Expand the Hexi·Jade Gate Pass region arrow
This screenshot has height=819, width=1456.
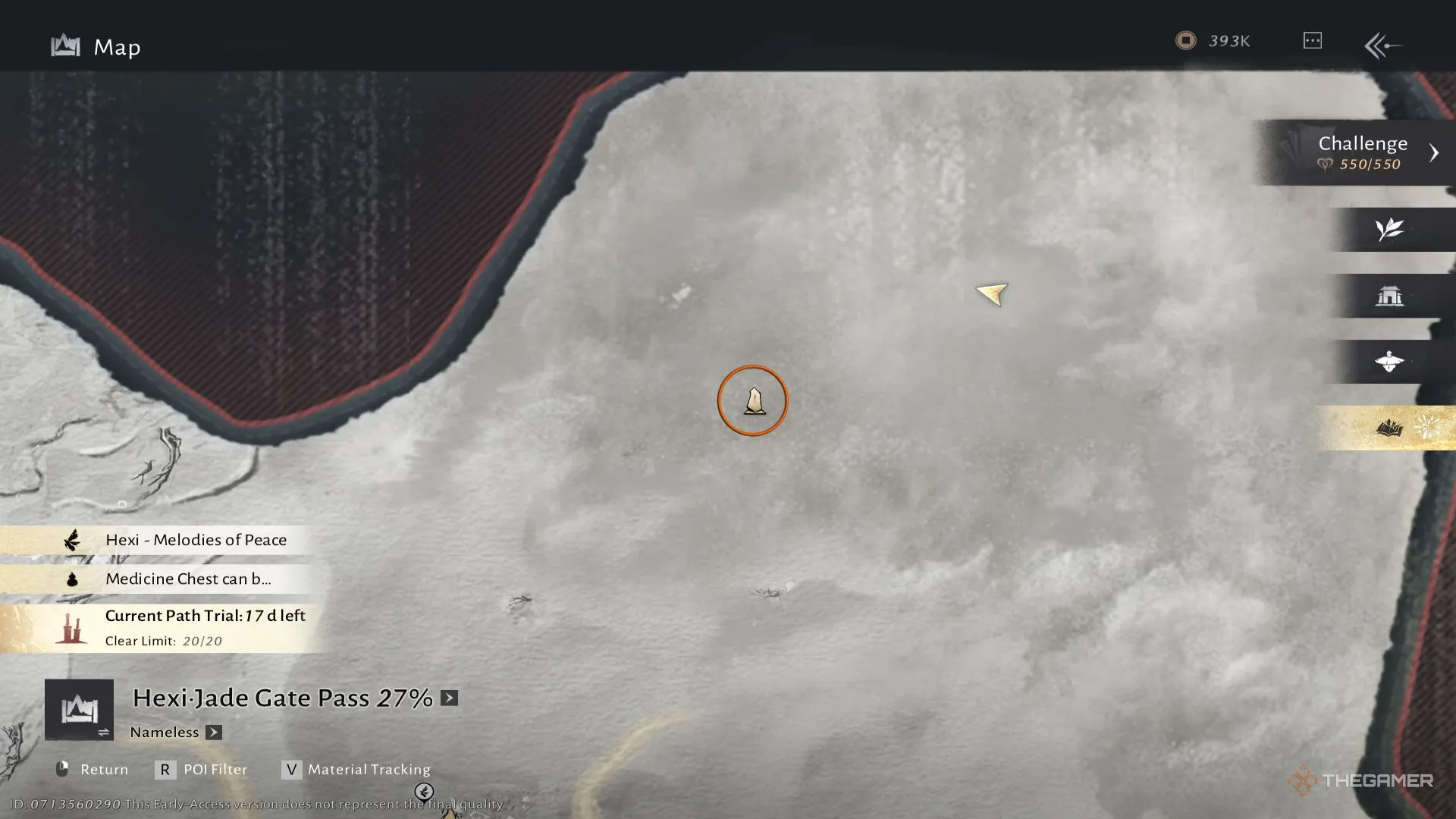tap(450, 698)
